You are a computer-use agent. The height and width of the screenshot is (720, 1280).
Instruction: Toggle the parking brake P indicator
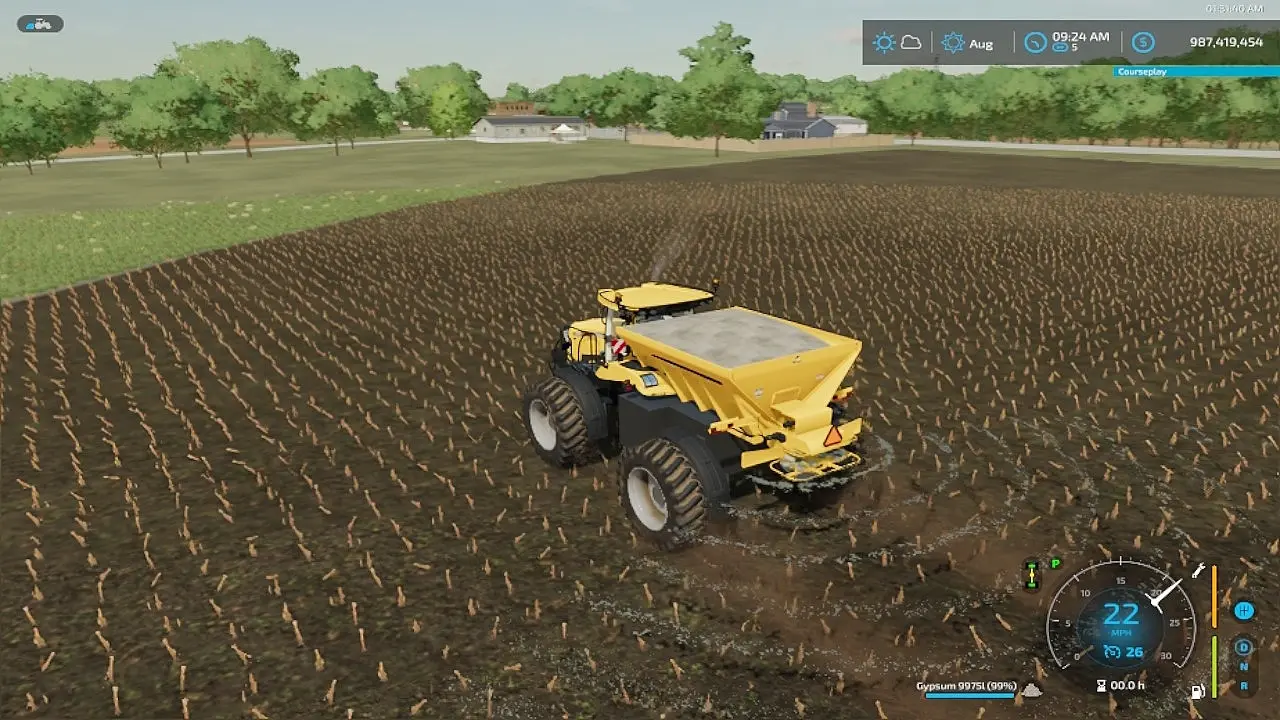(x=1055, y=564)
